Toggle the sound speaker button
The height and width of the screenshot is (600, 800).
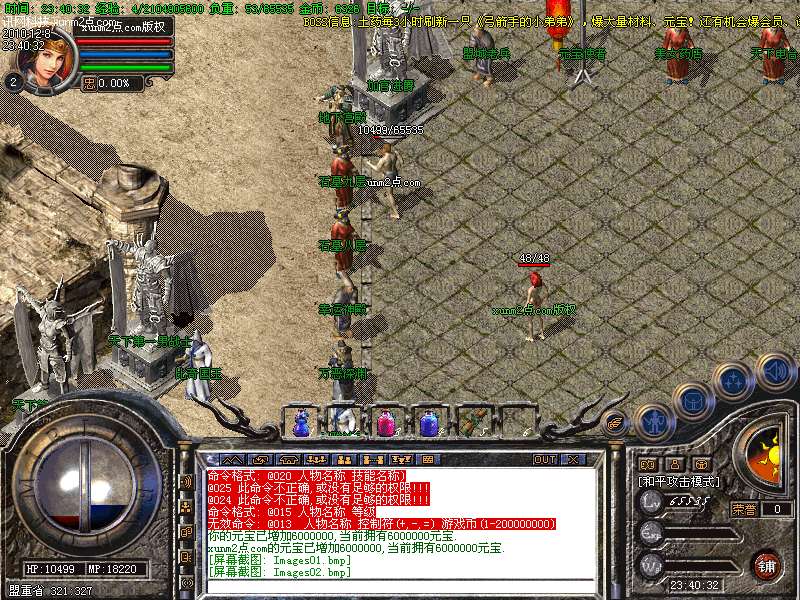pos(775,372)
